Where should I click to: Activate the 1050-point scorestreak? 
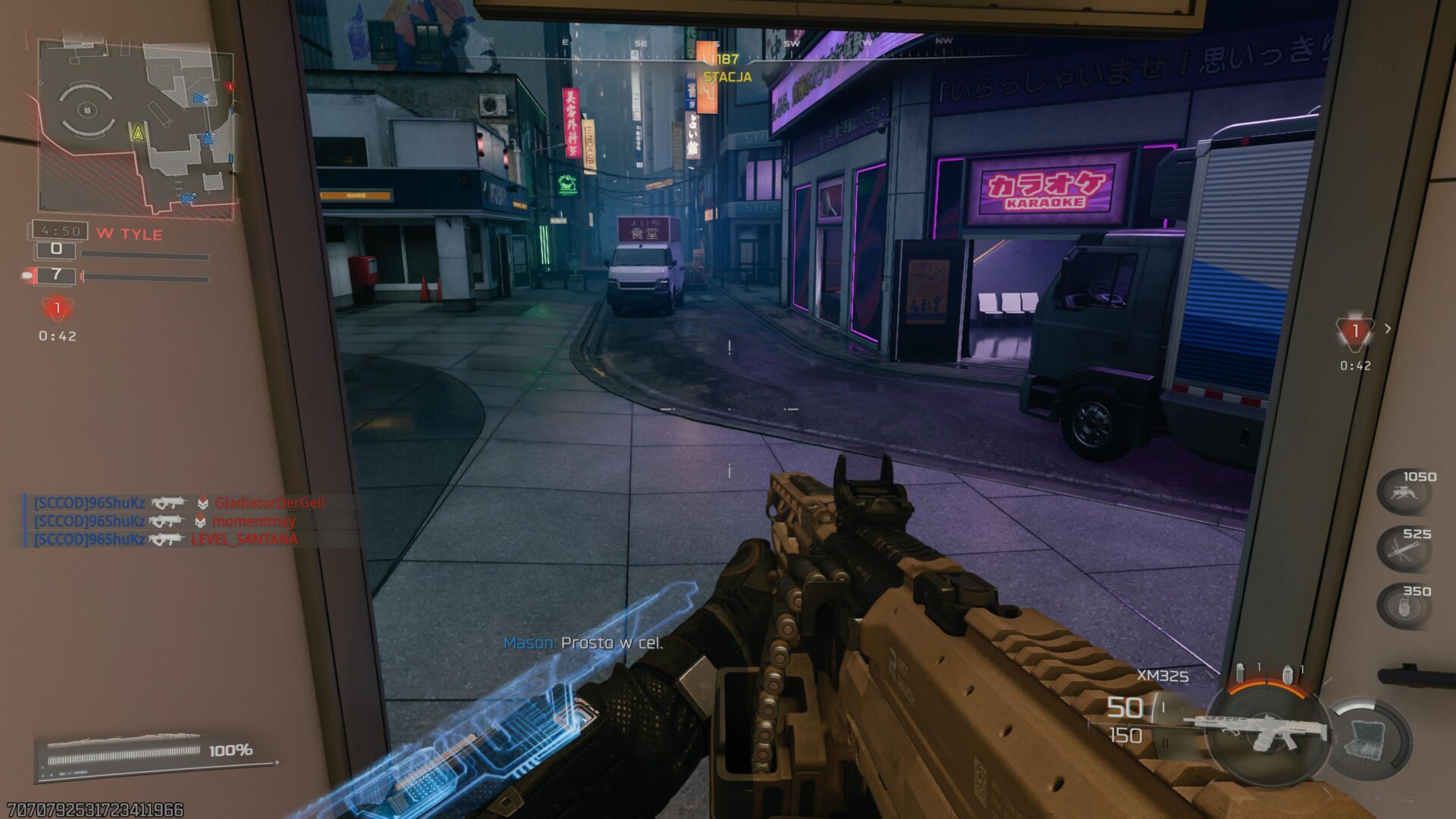1403,491
